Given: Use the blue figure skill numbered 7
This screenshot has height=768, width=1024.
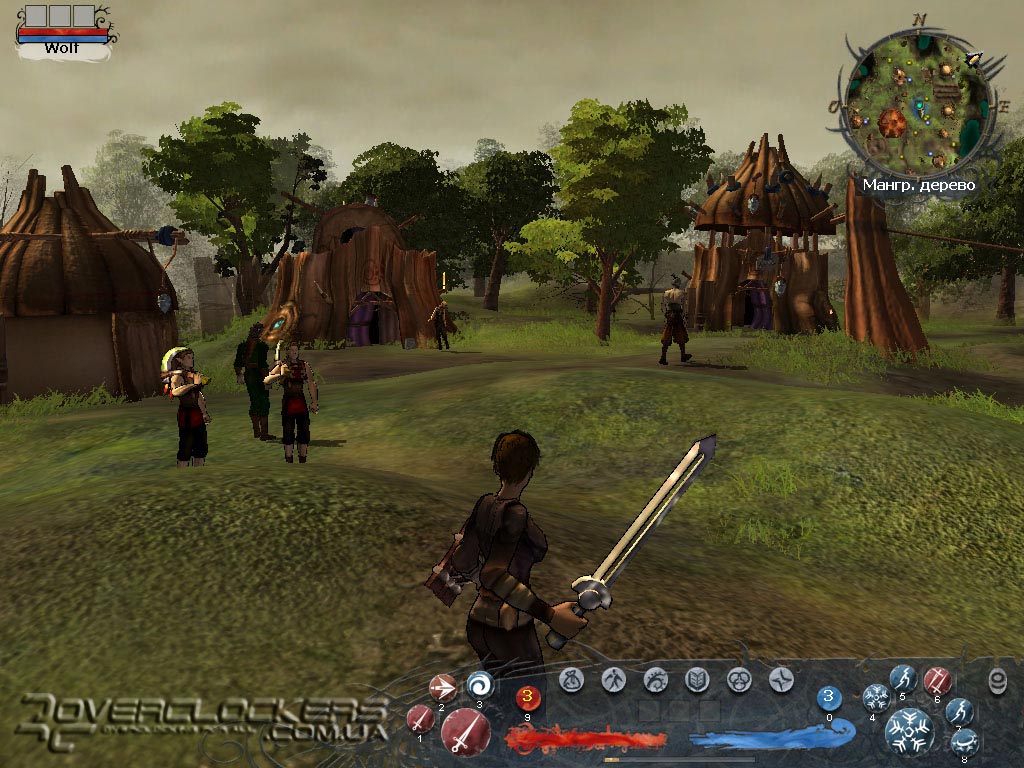Looking at the screenshot, I should pos(958,711).
